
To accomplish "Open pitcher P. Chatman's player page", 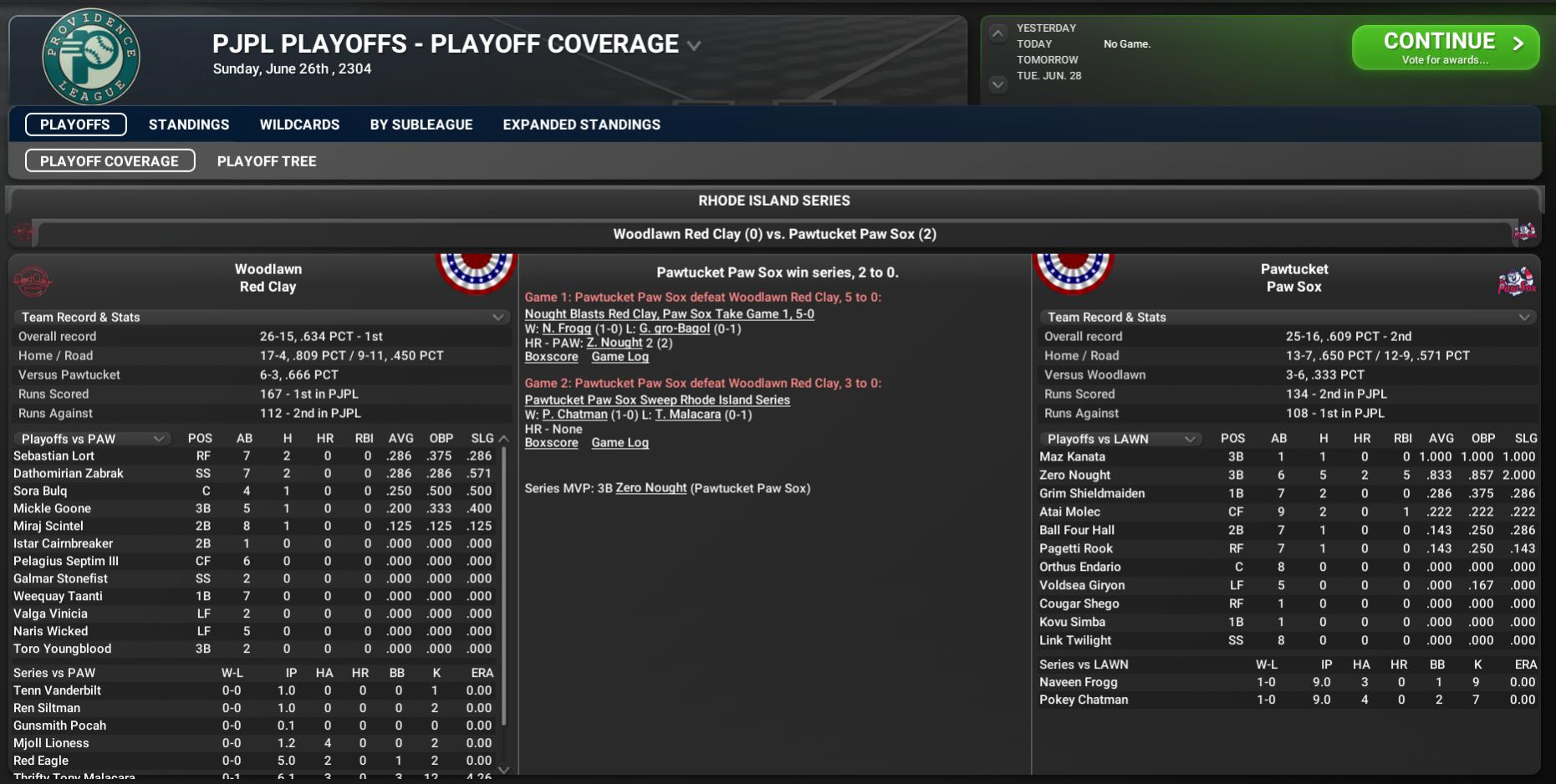I will [574, 415].
